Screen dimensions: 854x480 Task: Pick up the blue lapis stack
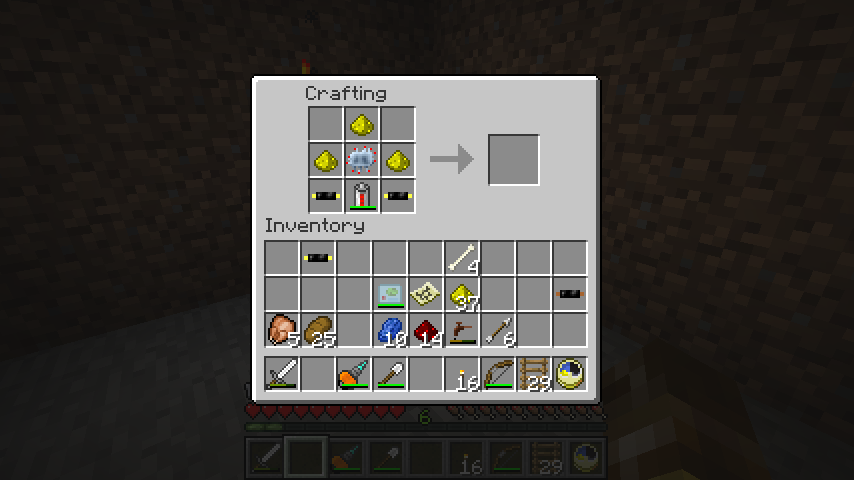coord(389,330)
